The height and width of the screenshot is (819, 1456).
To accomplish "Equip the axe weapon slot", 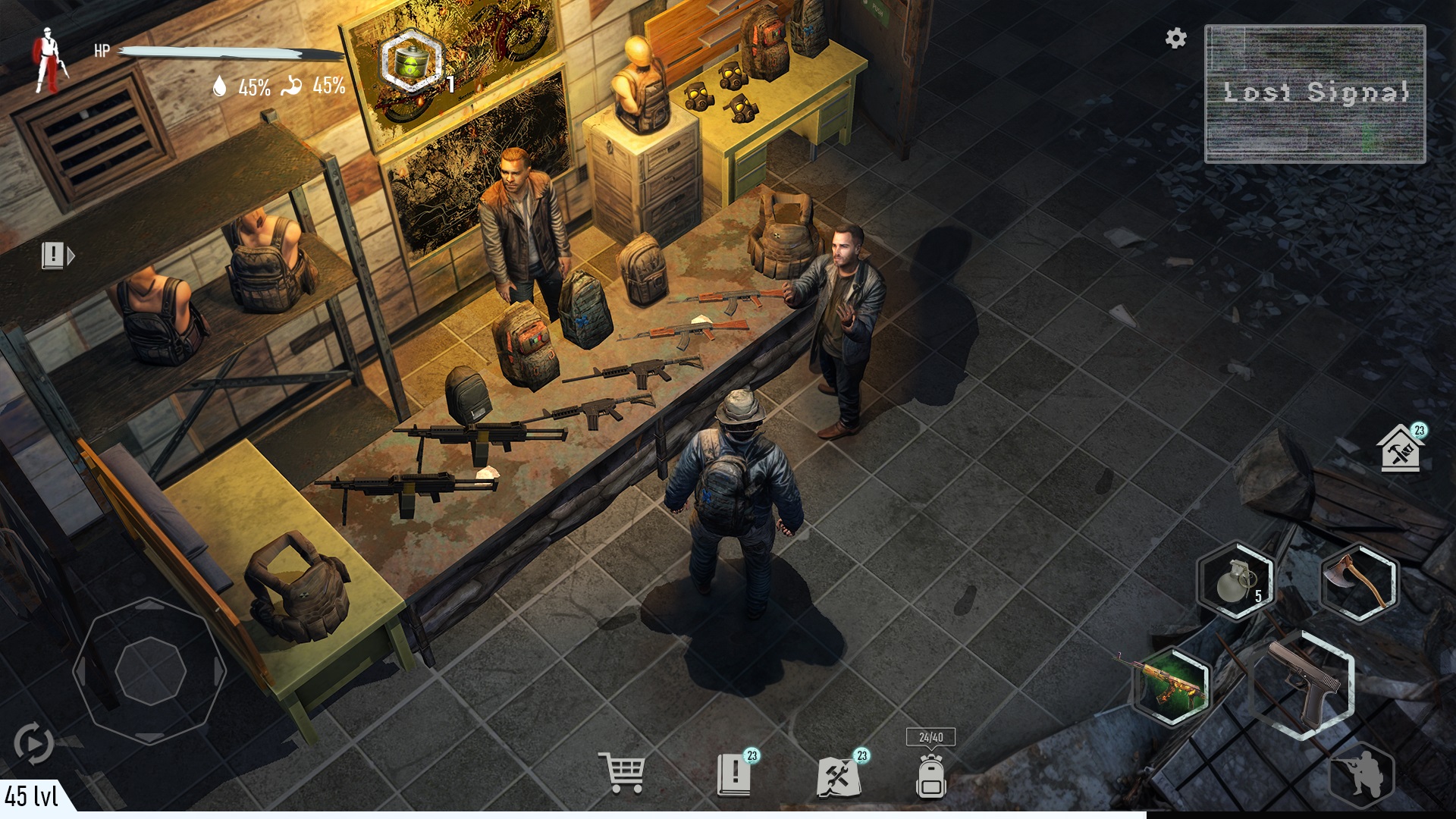I will (x=1359, y=582).
